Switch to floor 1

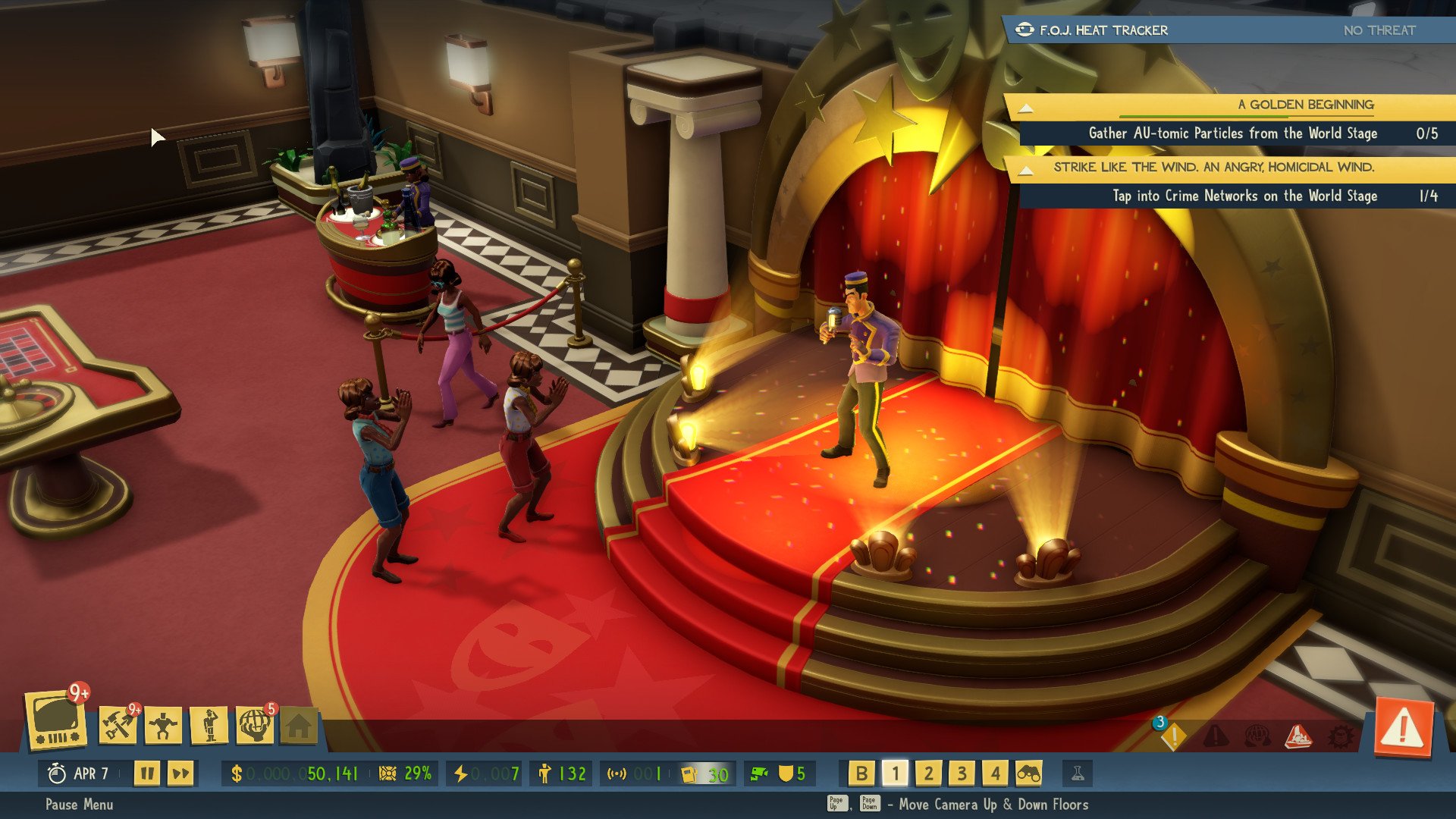coord(895,773)
